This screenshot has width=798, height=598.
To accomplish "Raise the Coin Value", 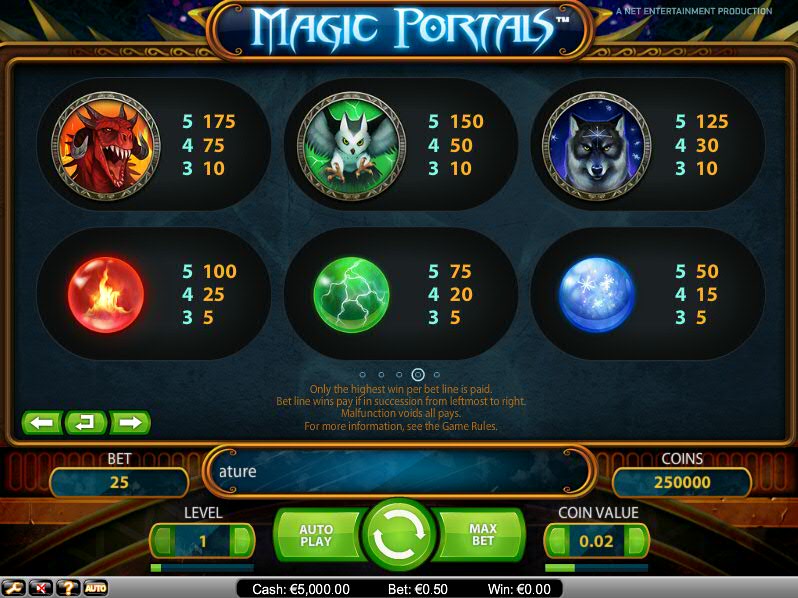I will (637, 541).
